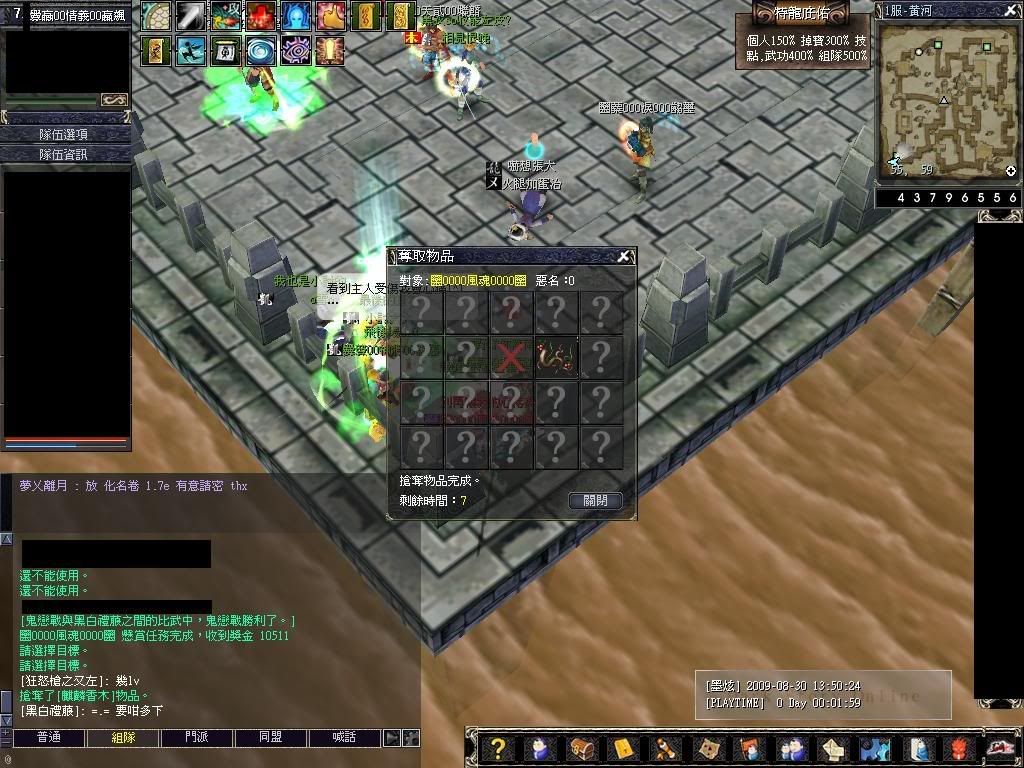The image size is (1024, 768).
Task: Open the blue gear settings icon
Action: 875,748
